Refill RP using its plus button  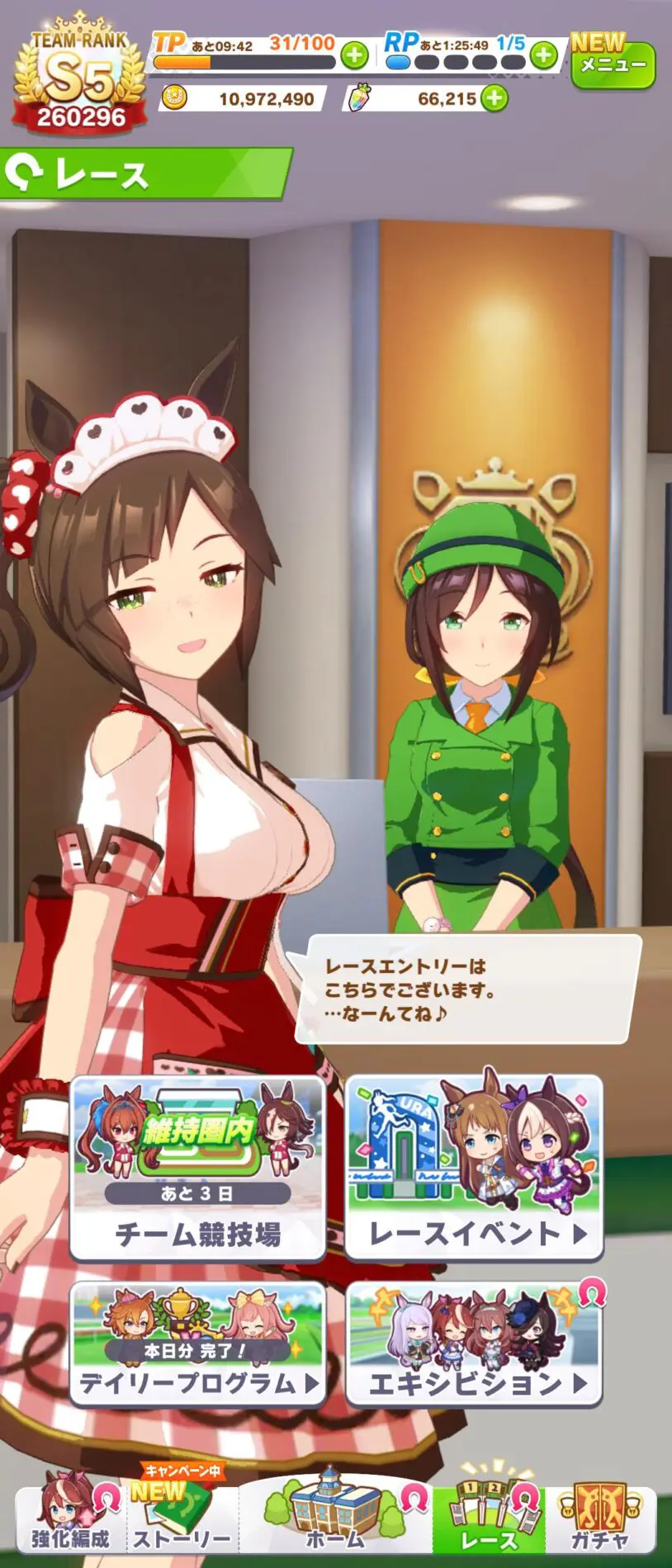tap(543, 56)
